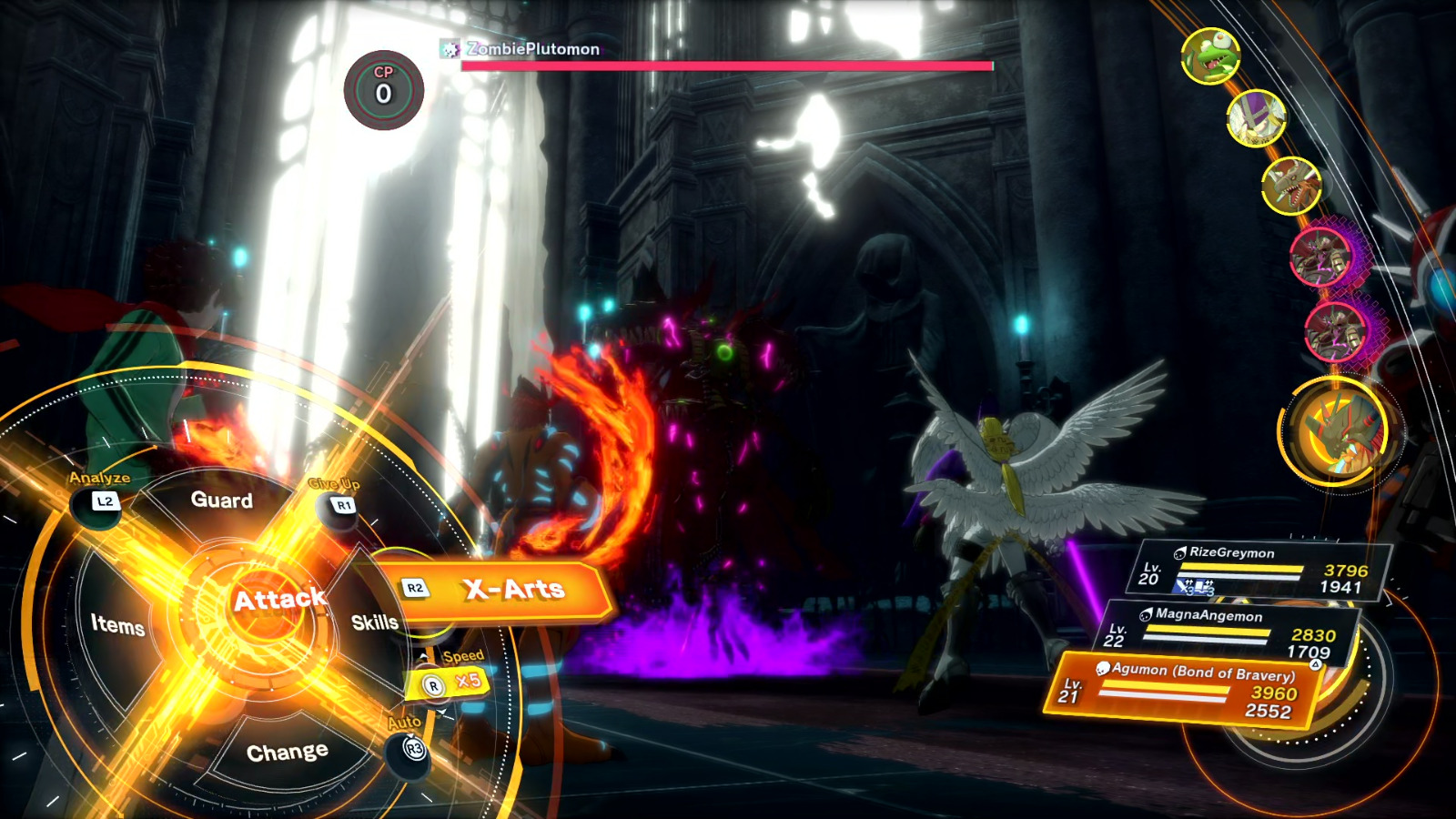Viewport: 1456px width, 819px height.
Task: Select the ZombiePlutomon enemy name plate
Action: 532,49
